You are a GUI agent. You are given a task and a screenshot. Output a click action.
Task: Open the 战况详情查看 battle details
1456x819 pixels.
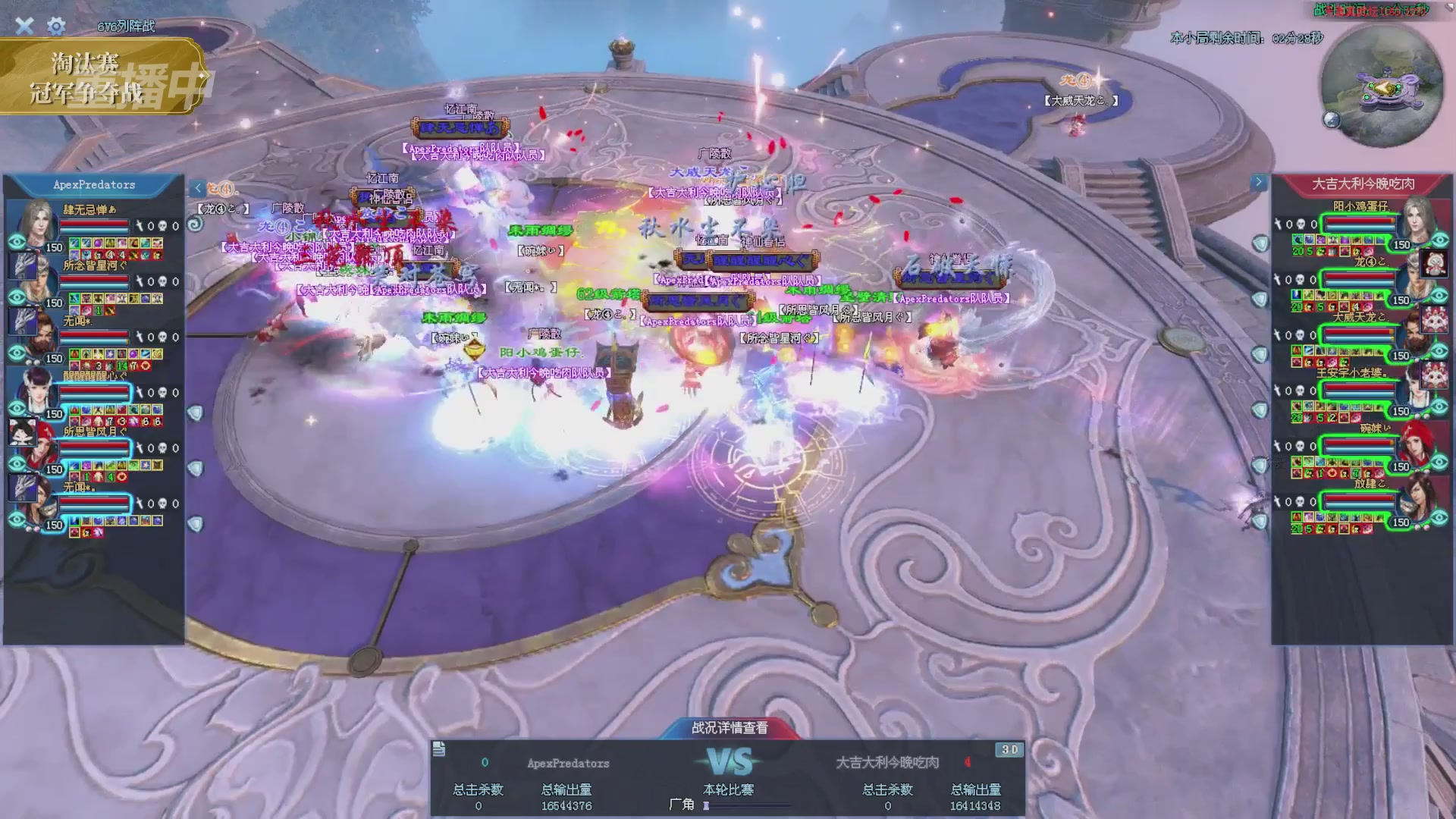(729, 727)
